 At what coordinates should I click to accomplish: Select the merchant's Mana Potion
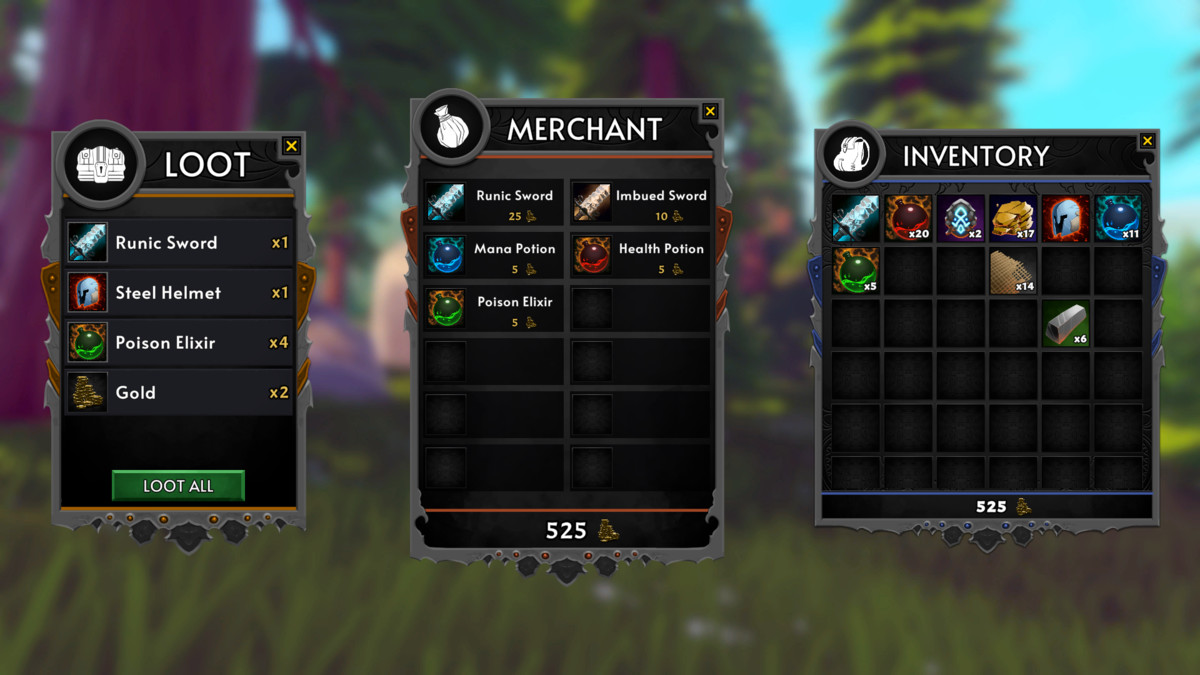pyautogui.click(x=494, y=255)
